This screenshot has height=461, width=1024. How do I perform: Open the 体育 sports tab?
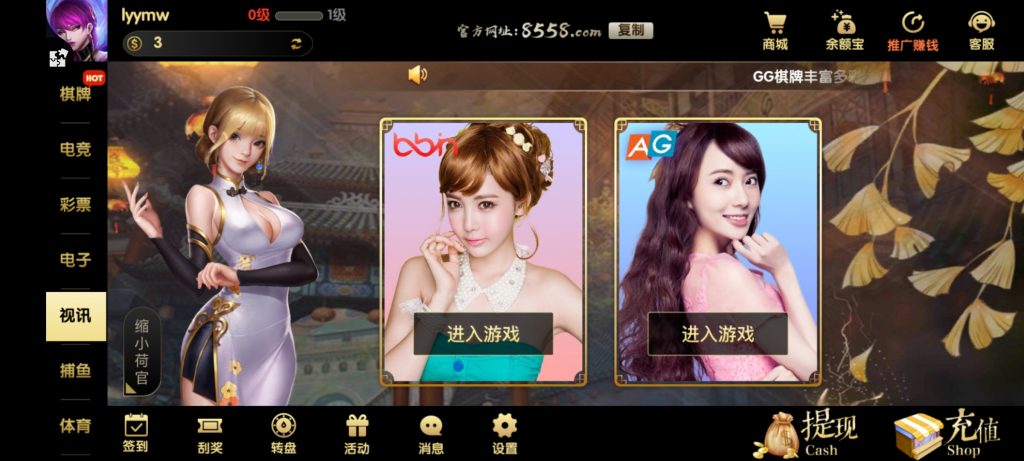(x=75, y=426)
